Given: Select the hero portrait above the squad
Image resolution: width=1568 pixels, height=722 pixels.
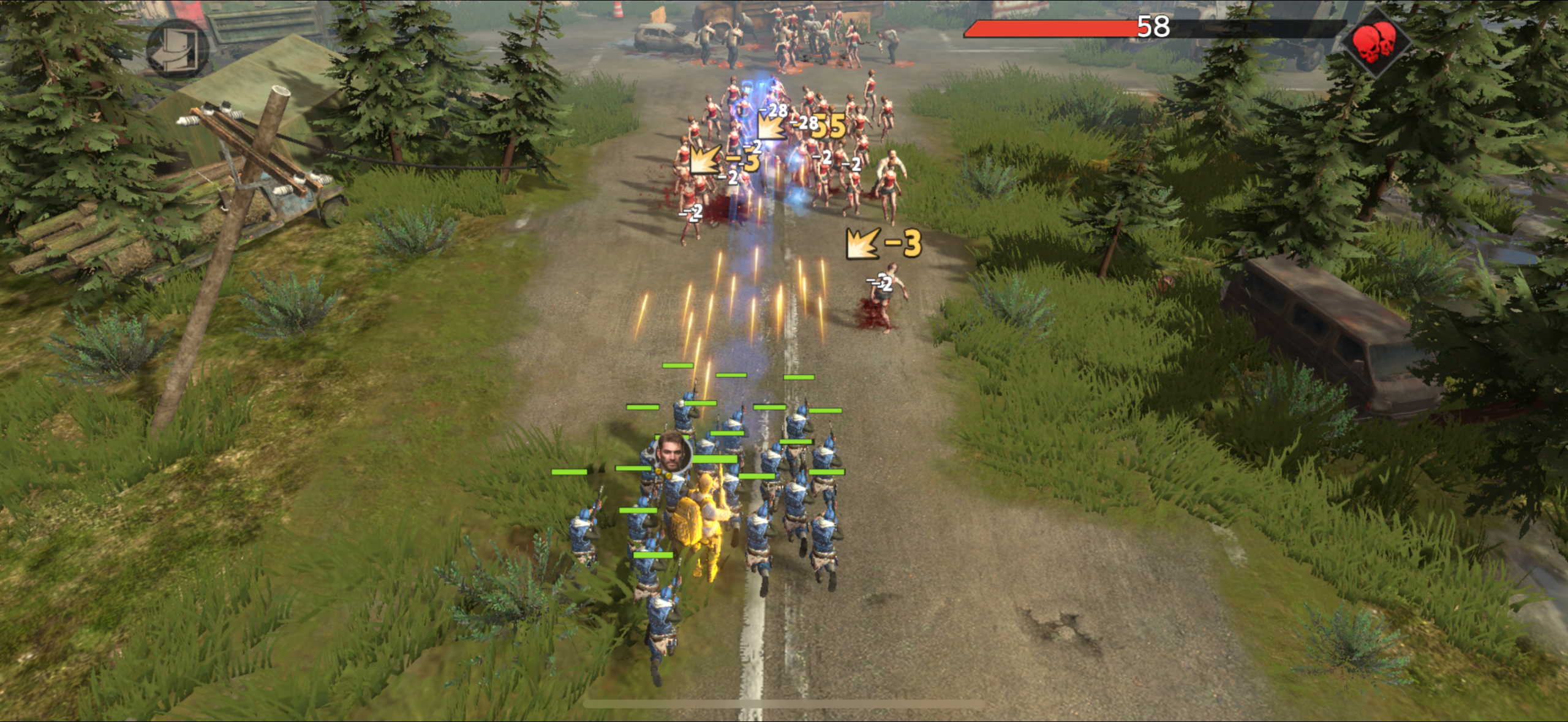Looking at the screenshot, I should [673, 453].
